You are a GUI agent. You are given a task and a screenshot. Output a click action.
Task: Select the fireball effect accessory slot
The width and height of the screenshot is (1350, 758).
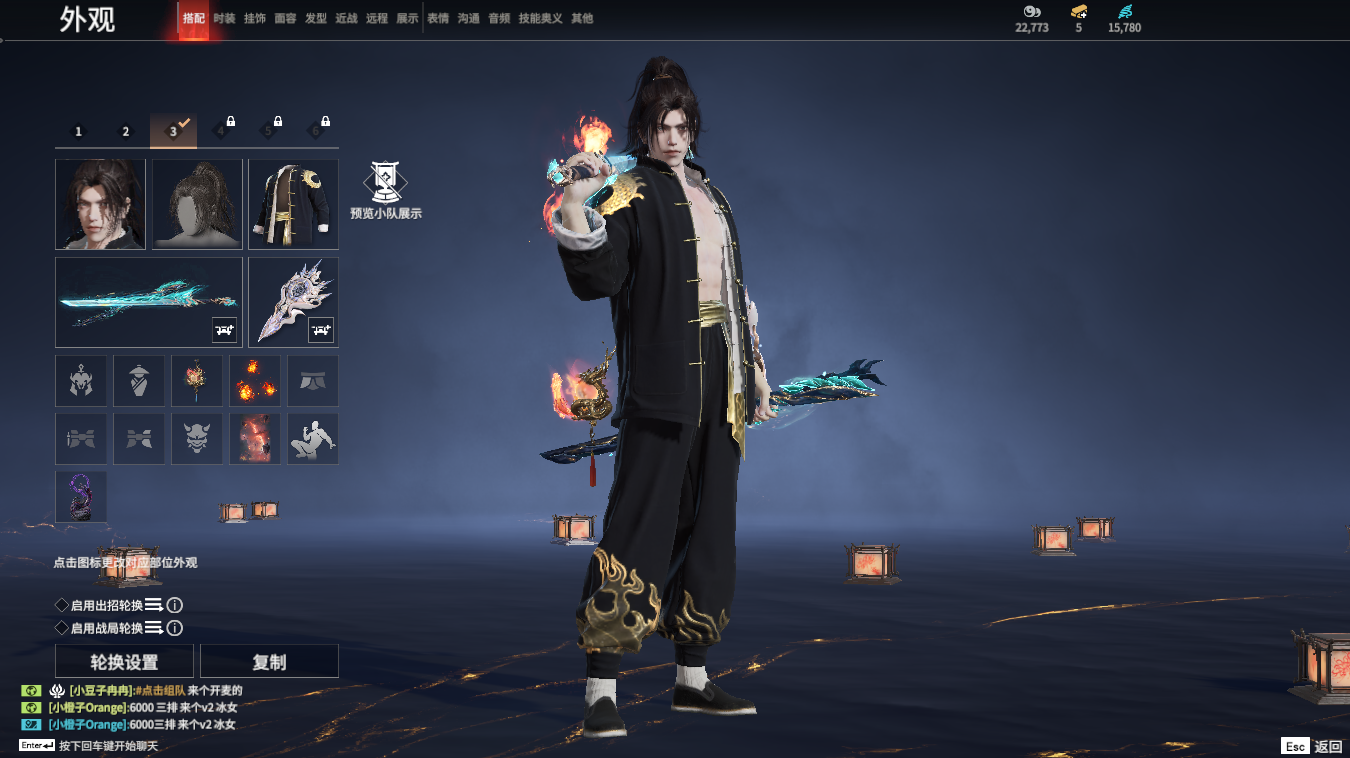[255, 381]
